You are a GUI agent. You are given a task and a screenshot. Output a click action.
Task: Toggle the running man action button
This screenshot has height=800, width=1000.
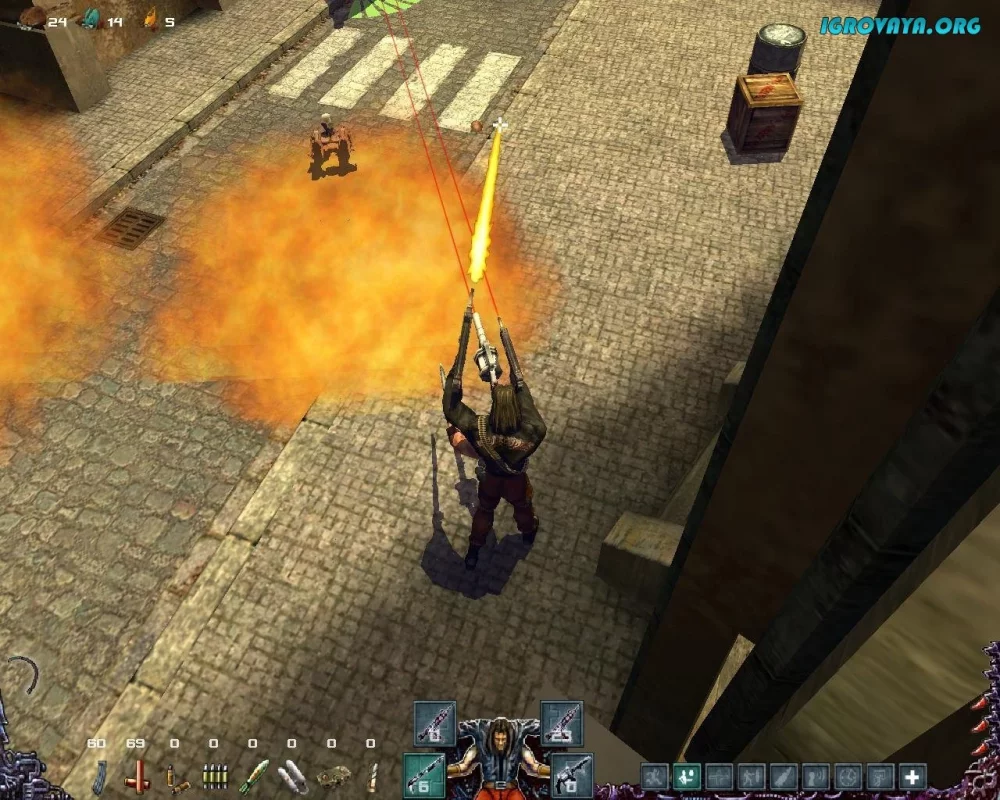[655, 777]
